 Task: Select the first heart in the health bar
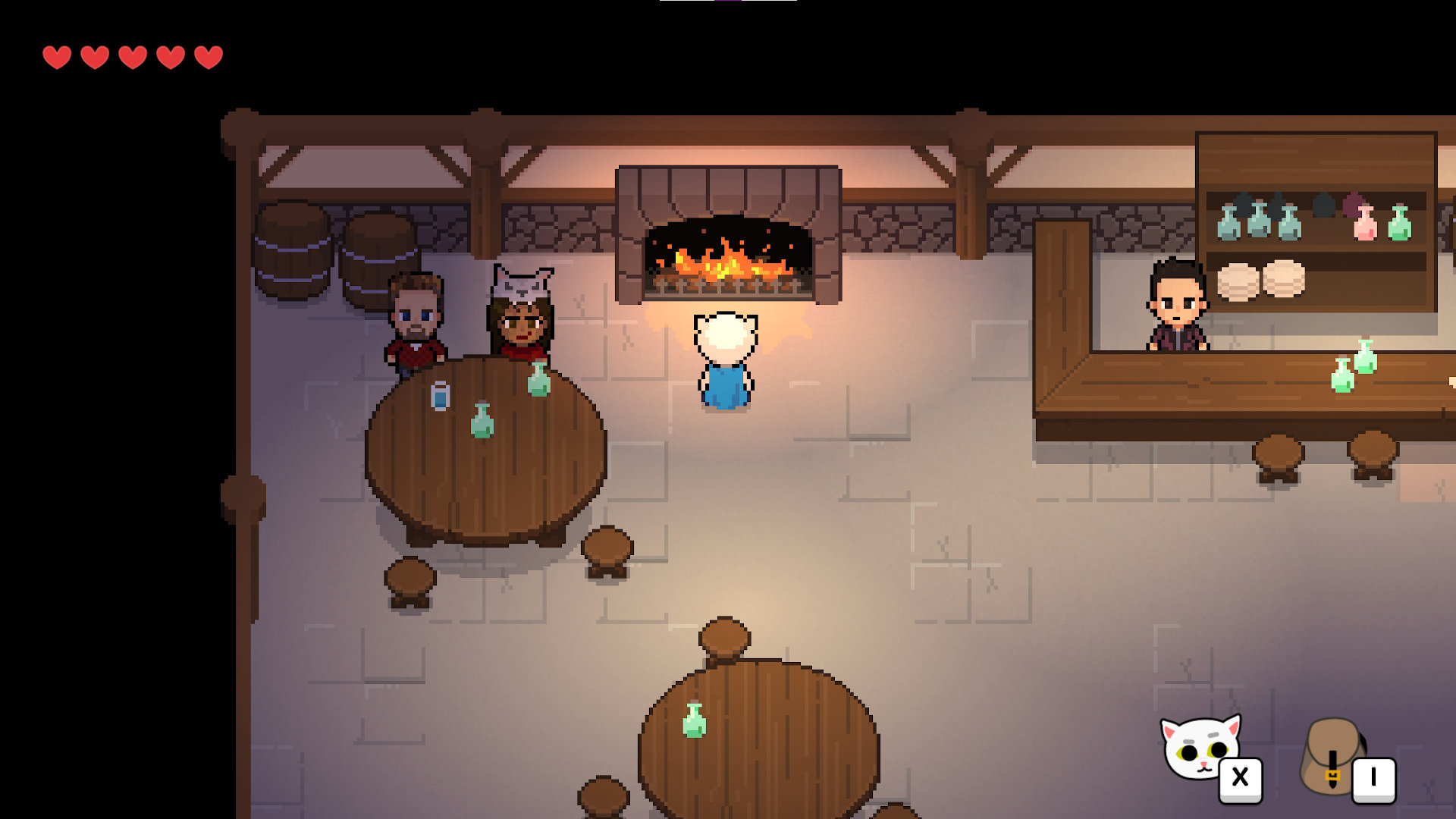(x=57, y=56)
